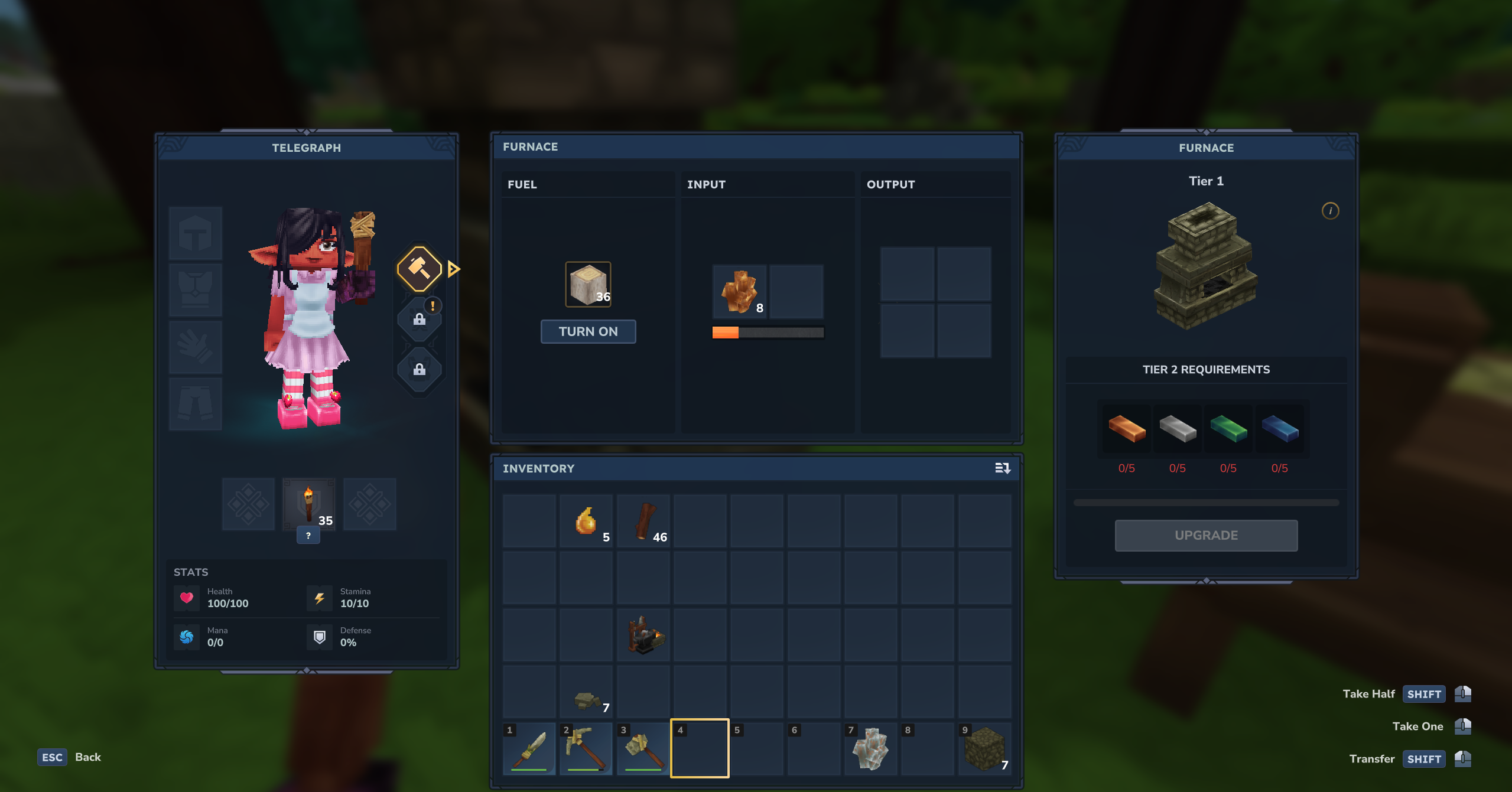
Task: Open the furnace info icon
Action: (1330, 211)
